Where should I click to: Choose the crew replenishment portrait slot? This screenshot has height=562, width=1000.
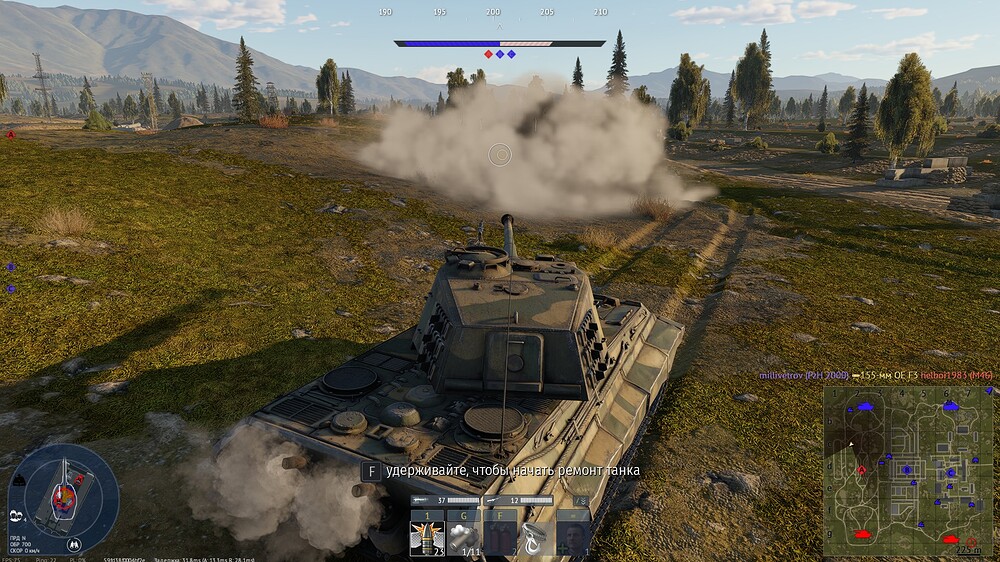[573, 538]
